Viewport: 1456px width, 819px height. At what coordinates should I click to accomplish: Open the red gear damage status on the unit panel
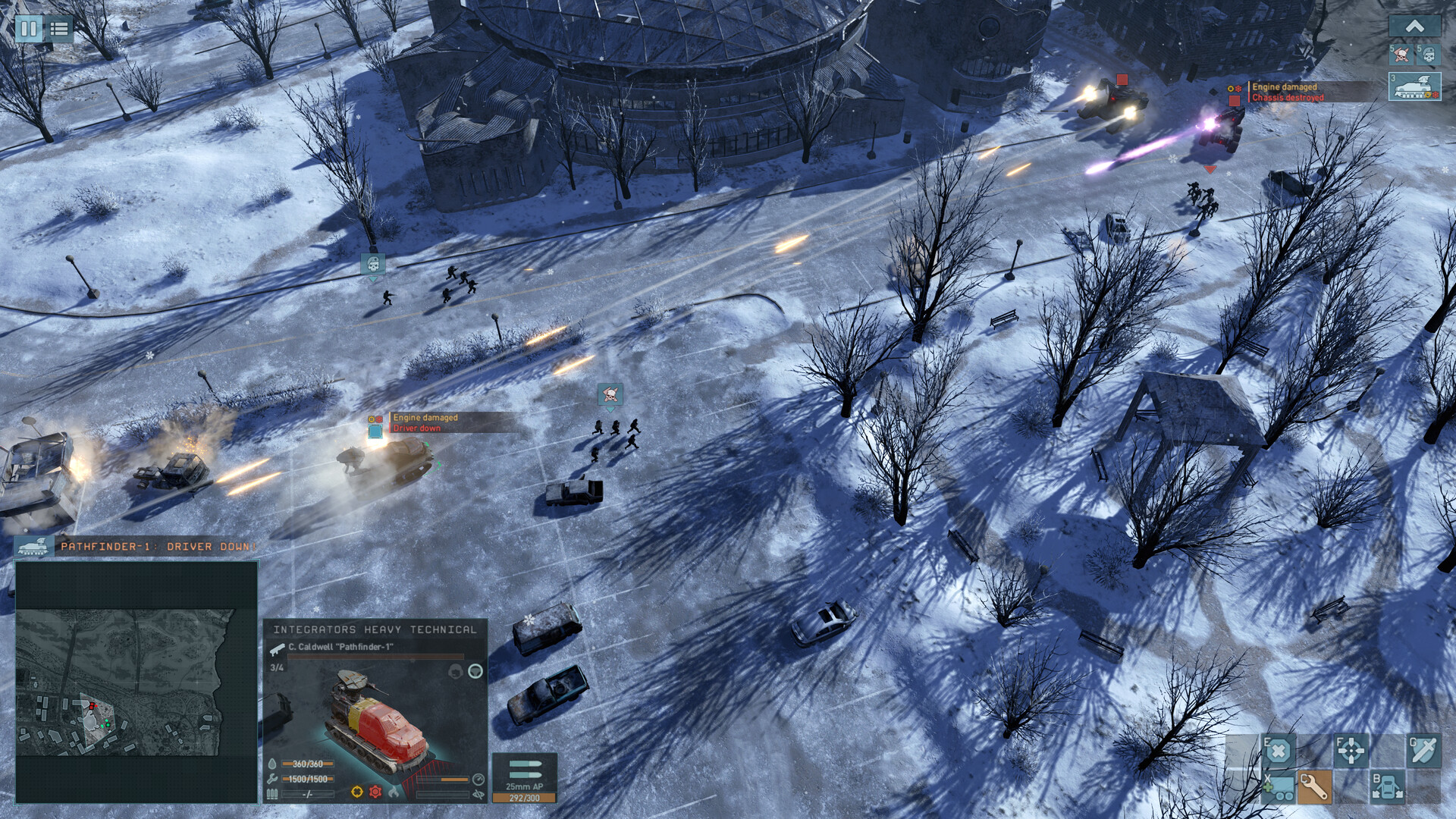[375, 791]
